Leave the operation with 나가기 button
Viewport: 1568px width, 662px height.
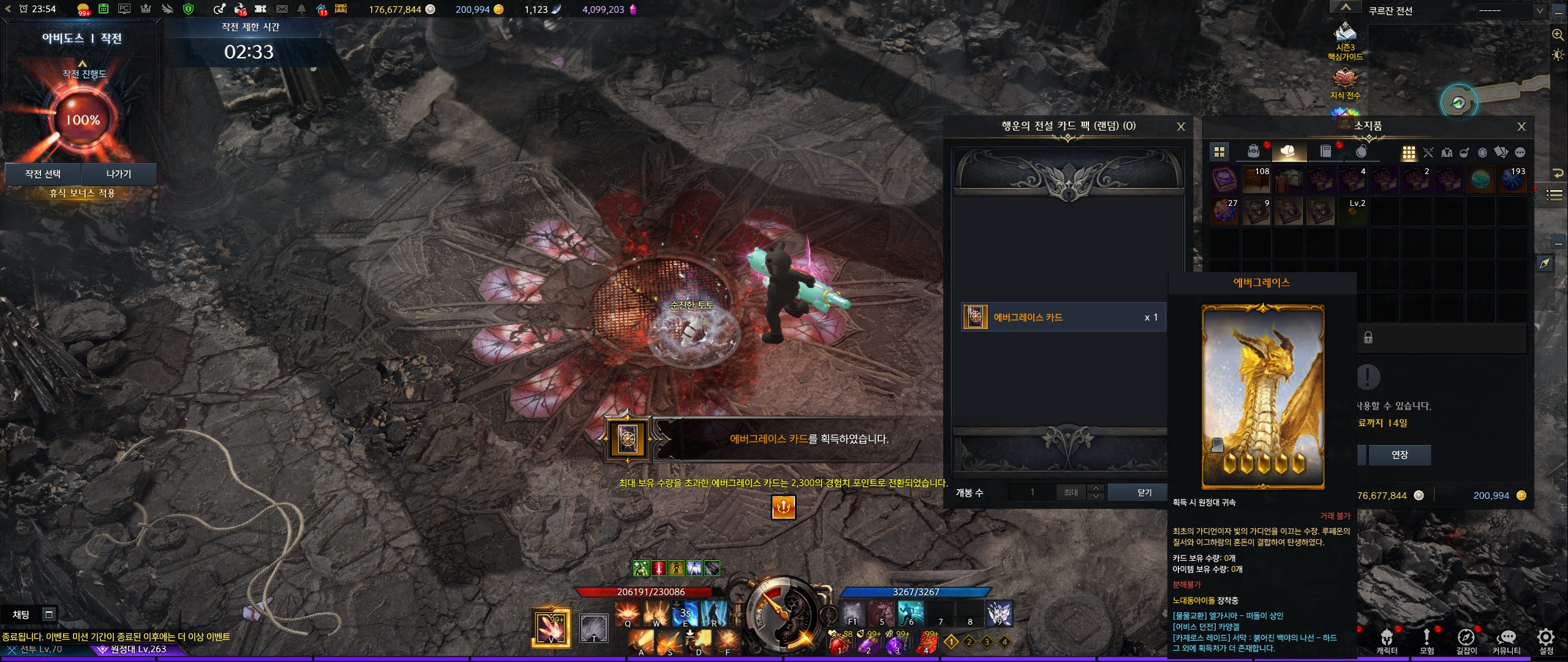pyautogui.click(x=119, y=174)
